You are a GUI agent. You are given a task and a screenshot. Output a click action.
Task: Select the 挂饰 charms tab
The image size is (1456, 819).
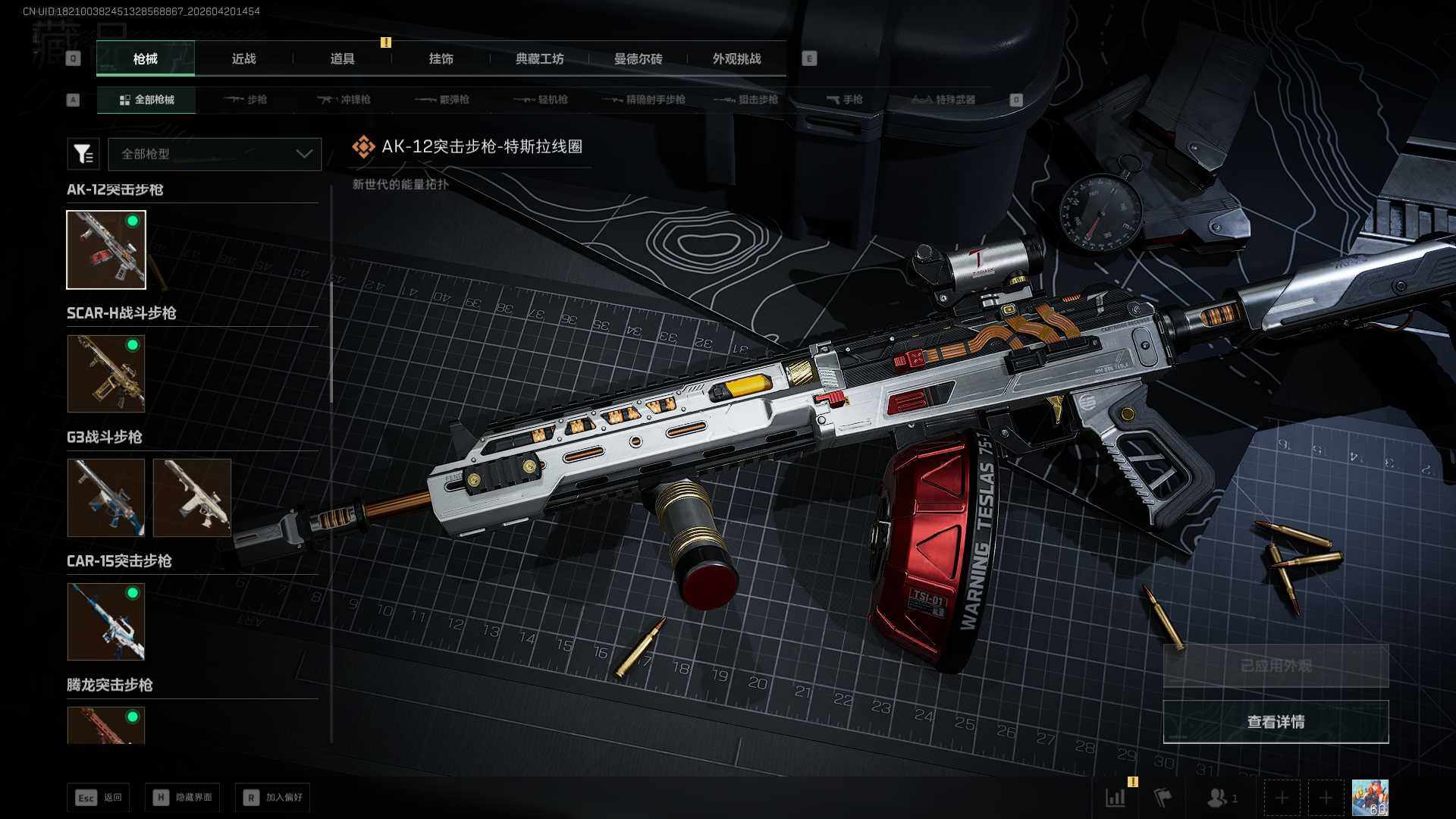(441, 58)
